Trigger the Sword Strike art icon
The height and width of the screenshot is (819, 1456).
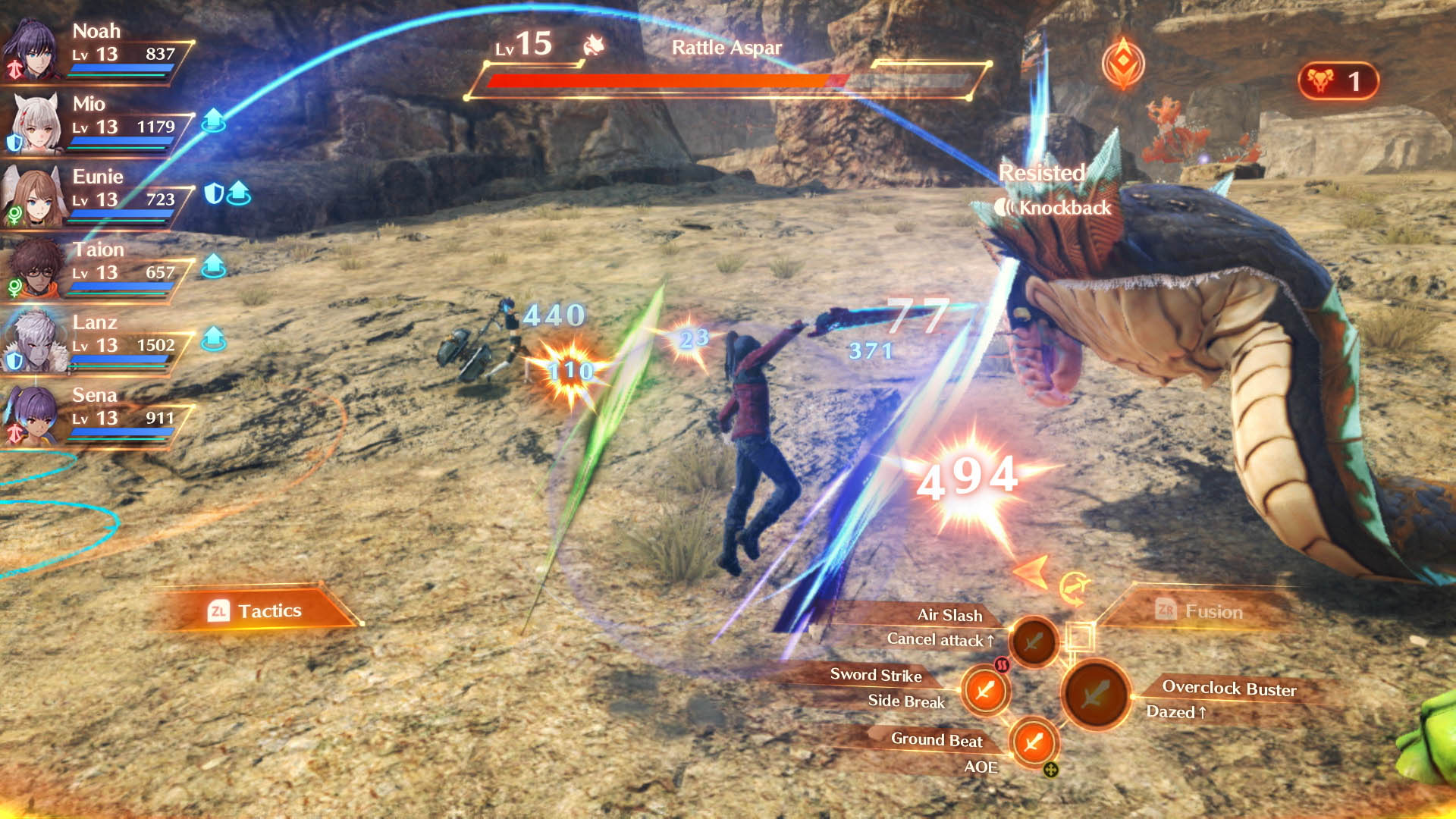pyautogui.click(x=985, y=690)
